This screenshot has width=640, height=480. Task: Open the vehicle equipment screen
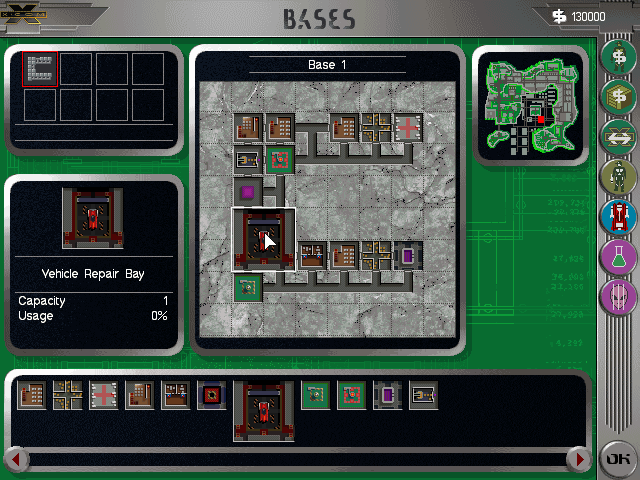click(x=618, y=217)
